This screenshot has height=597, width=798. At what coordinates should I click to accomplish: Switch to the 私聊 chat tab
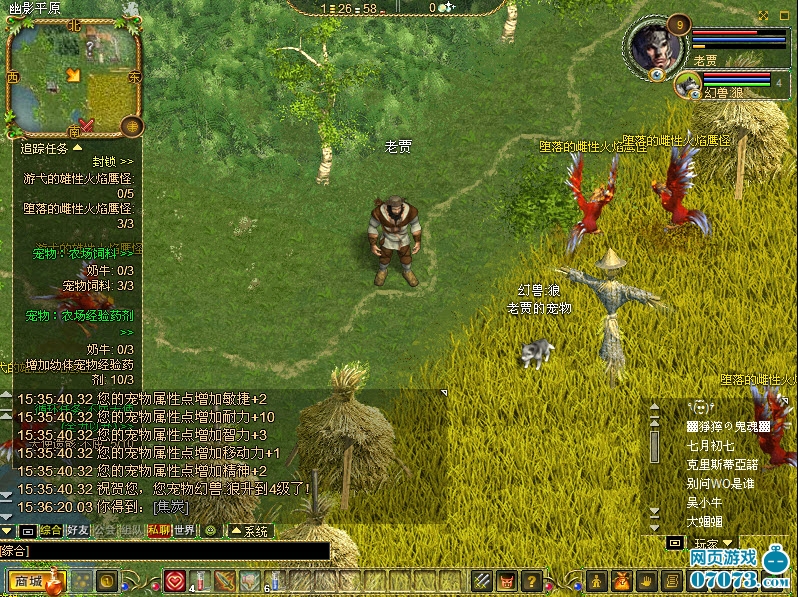(158, 530)
